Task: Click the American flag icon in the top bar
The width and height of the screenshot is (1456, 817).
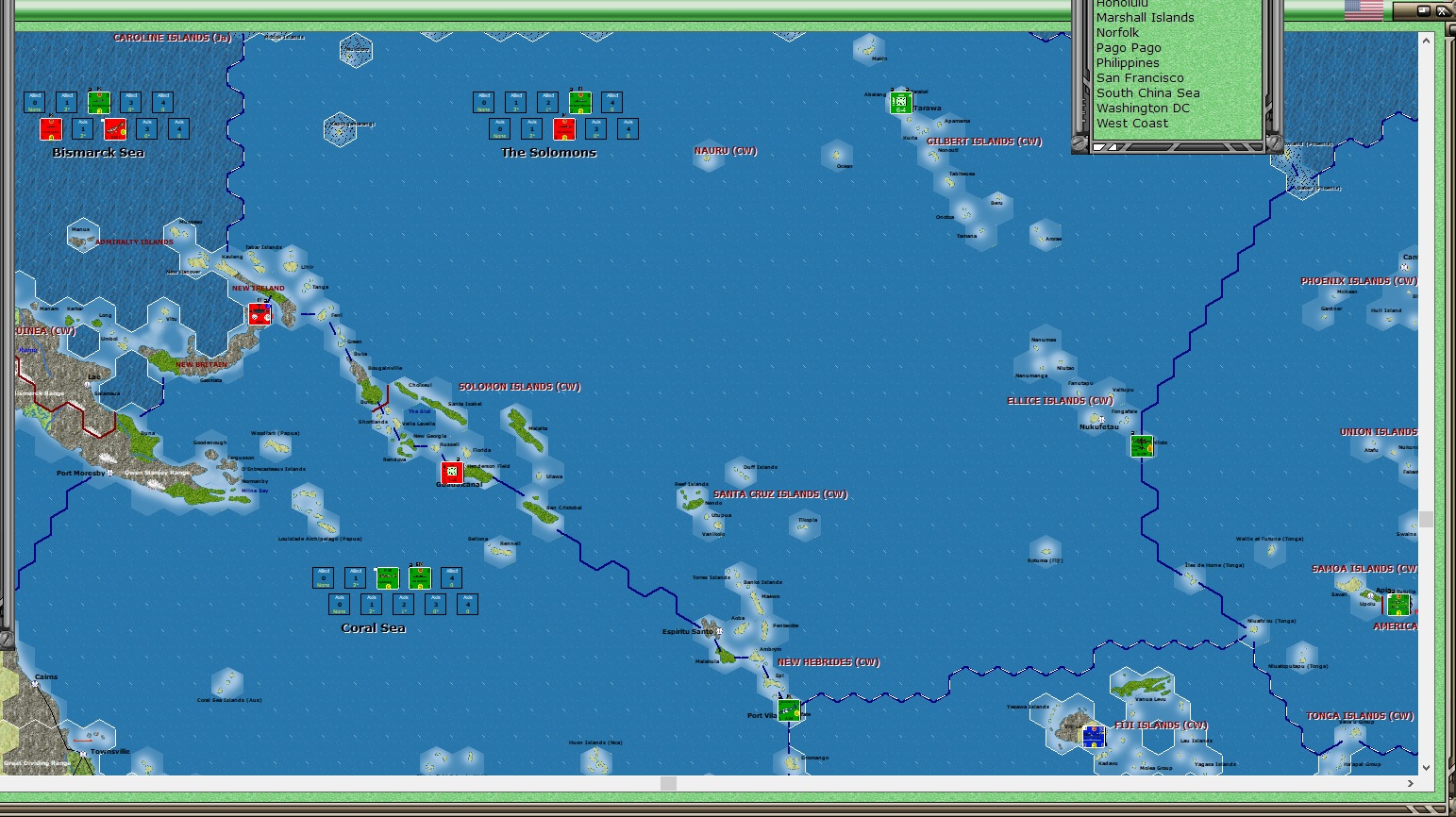Action: click(x=1363, y=10)
